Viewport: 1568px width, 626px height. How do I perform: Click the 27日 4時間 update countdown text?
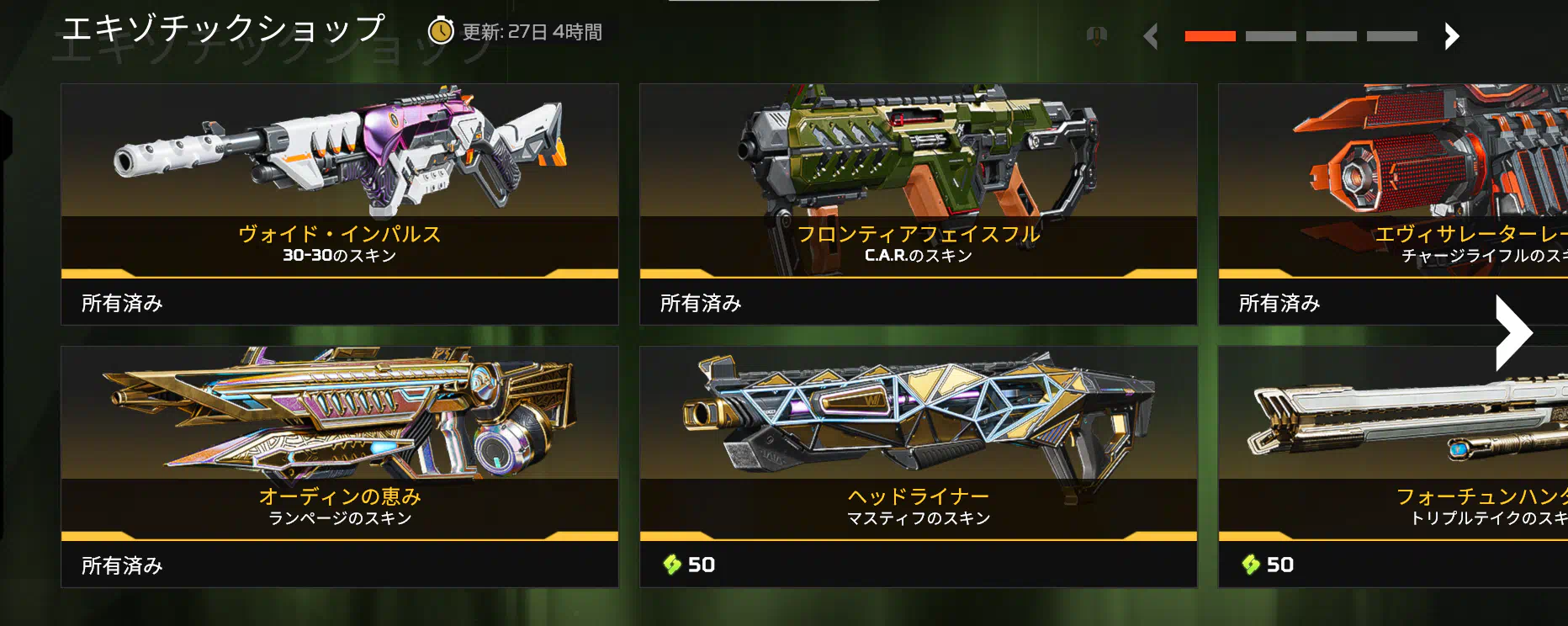[552, 34]
